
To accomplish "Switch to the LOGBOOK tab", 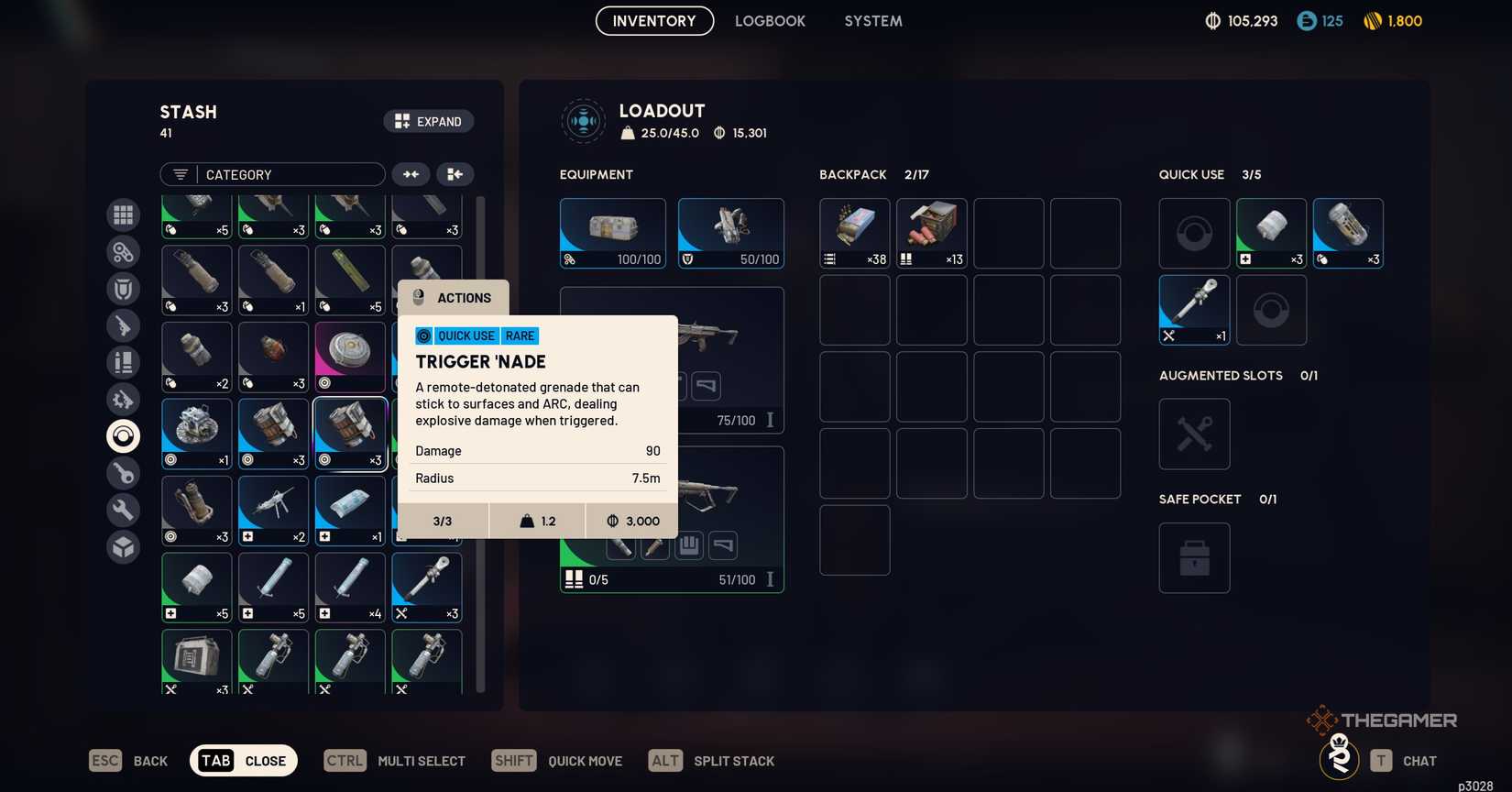I will pyautogui.click(x=770, y=20).
